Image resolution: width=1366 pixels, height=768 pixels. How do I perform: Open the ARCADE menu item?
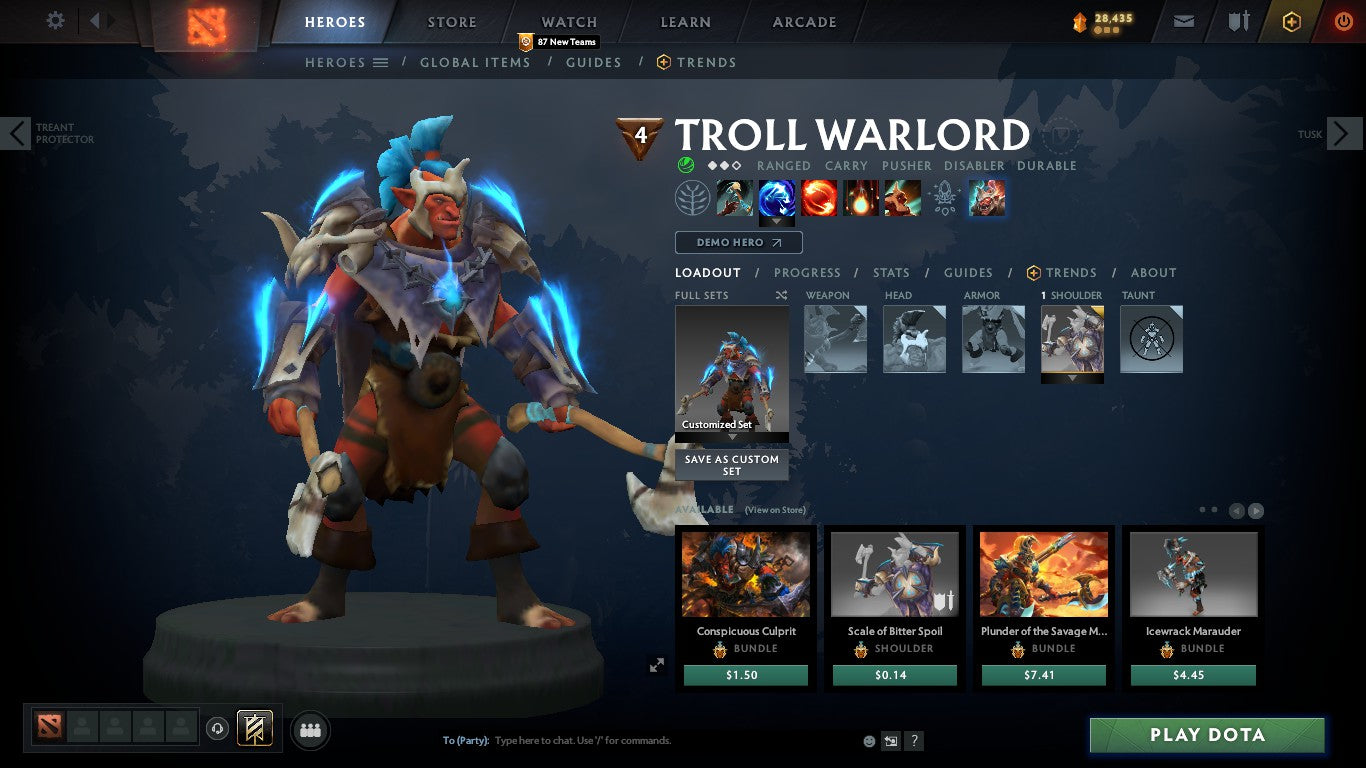(x=803, y=21)
